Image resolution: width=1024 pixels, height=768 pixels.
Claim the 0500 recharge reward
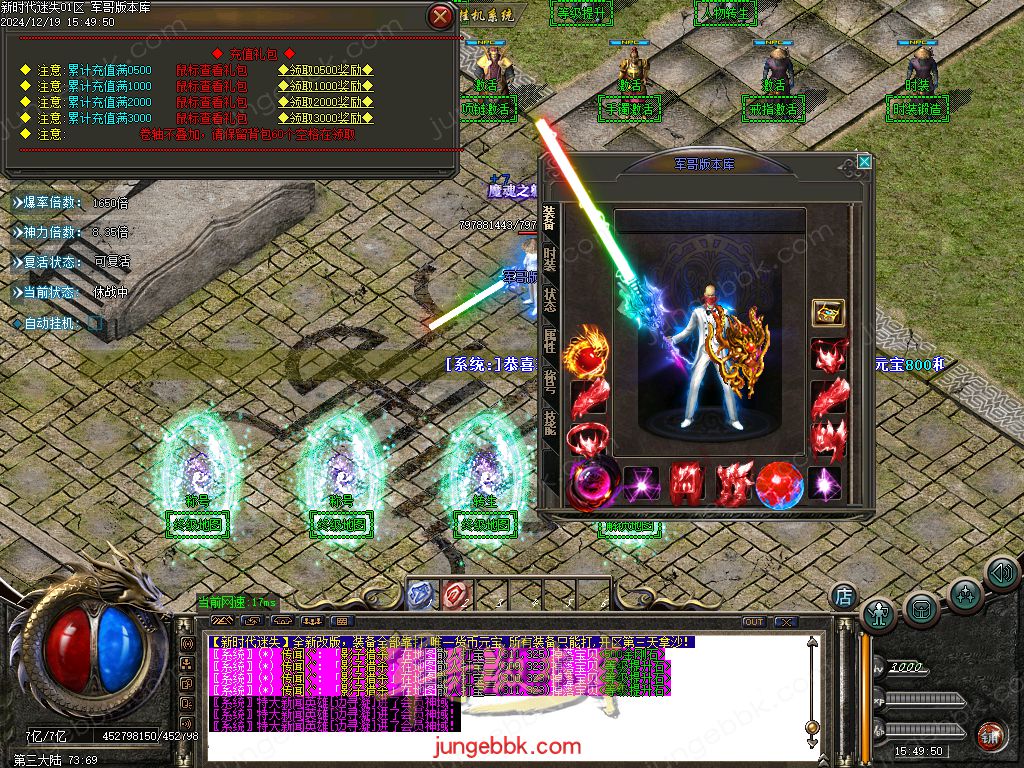click(x=326, y=70)
